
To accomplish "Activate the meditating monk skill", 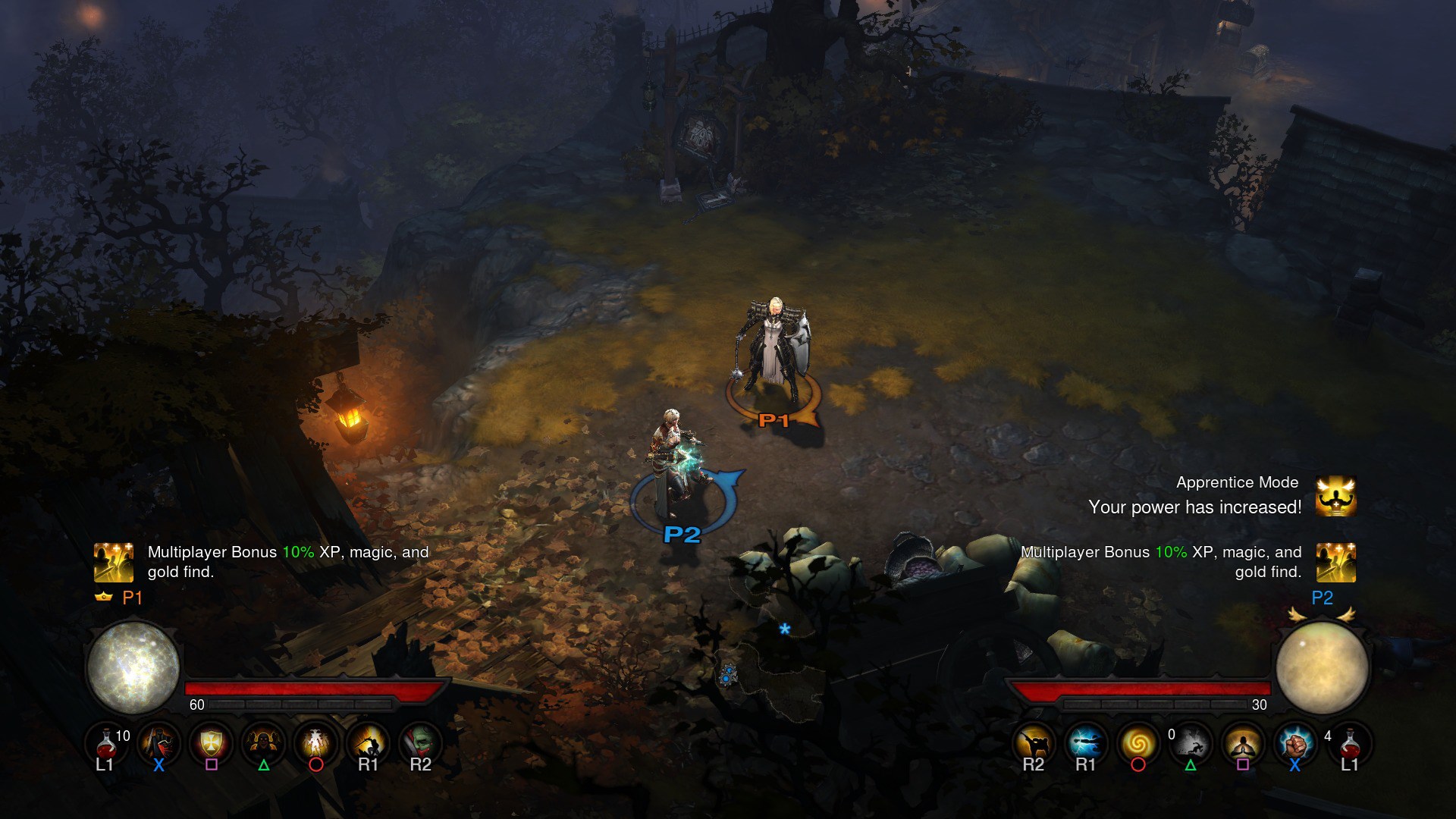I will click(1243, 742).
